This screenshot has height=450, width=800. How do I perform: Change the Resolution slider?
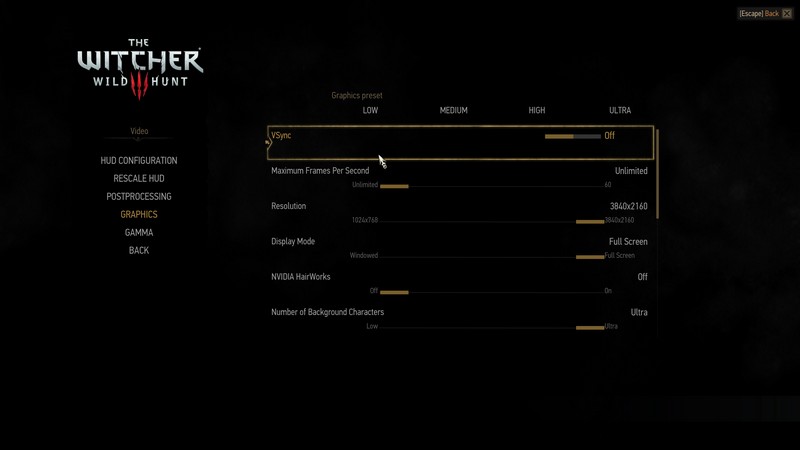pyautogui.click(x=480, y=221)
